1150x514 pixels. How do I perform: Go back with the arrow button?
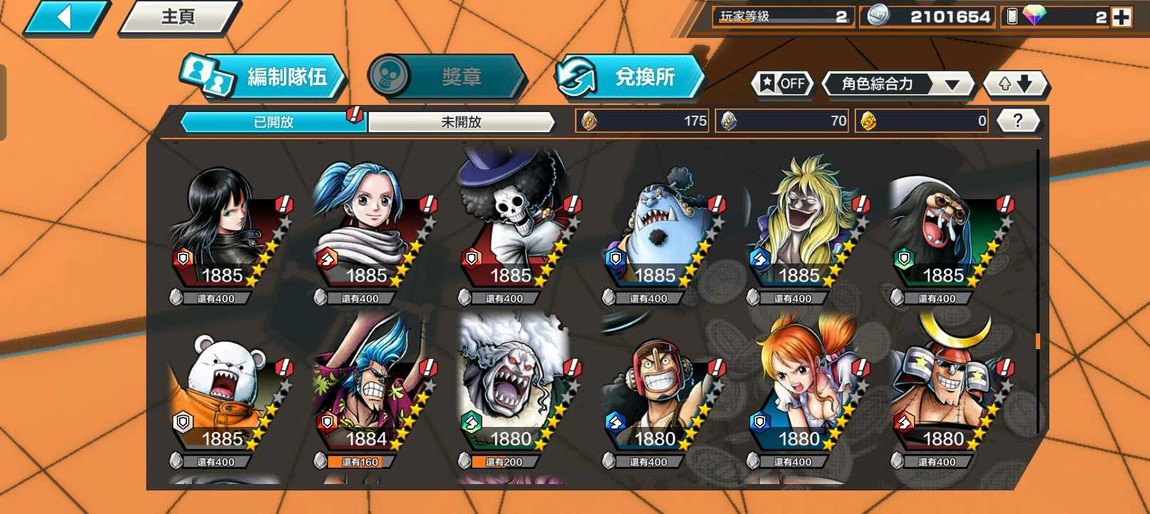pyautogui.click(x=65, y=17)
